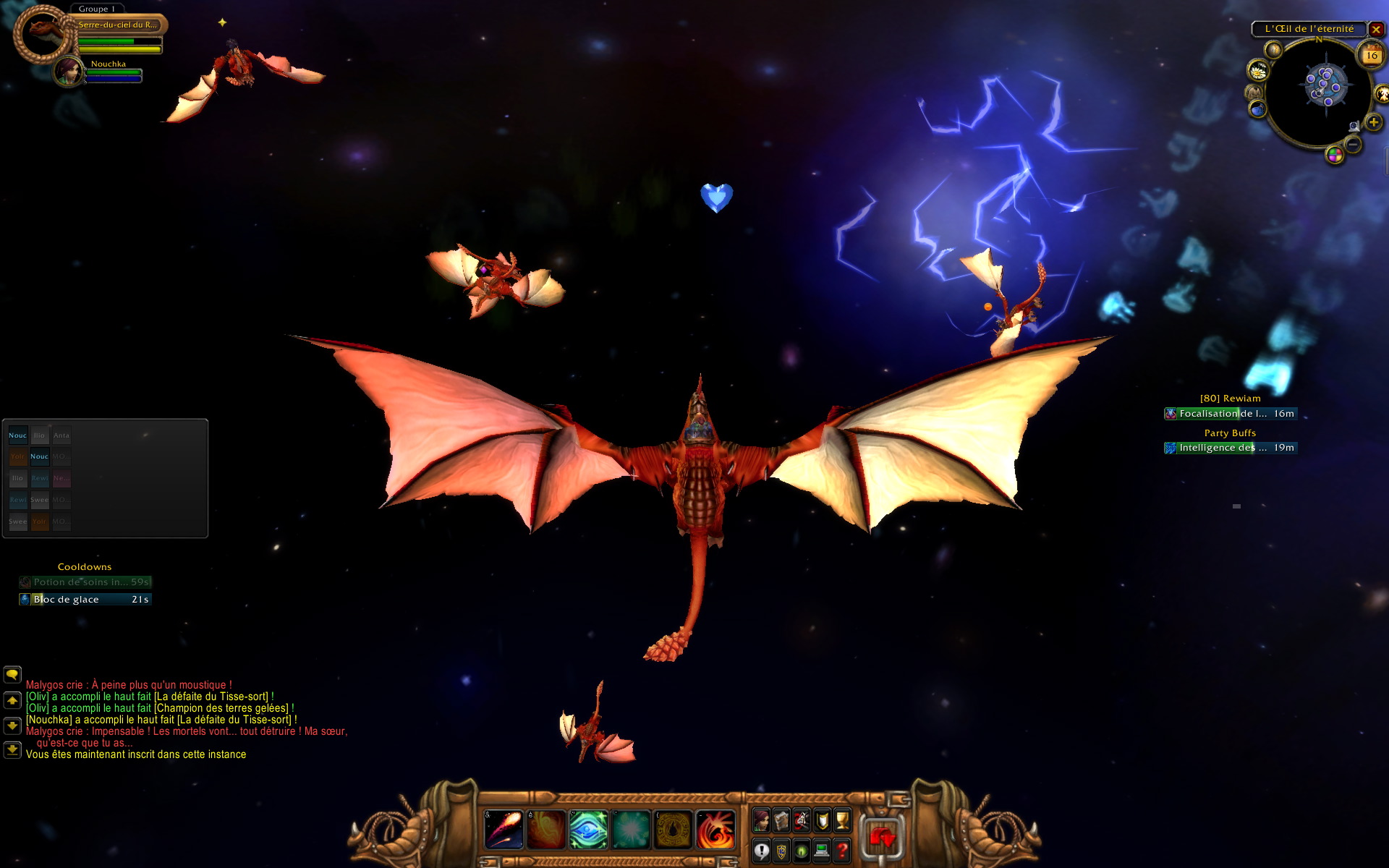Viewport: 1389px width, 868px height.
Task: Open the calendar showing day 16
Action: pyautogui.click(x=1372, y=55)
